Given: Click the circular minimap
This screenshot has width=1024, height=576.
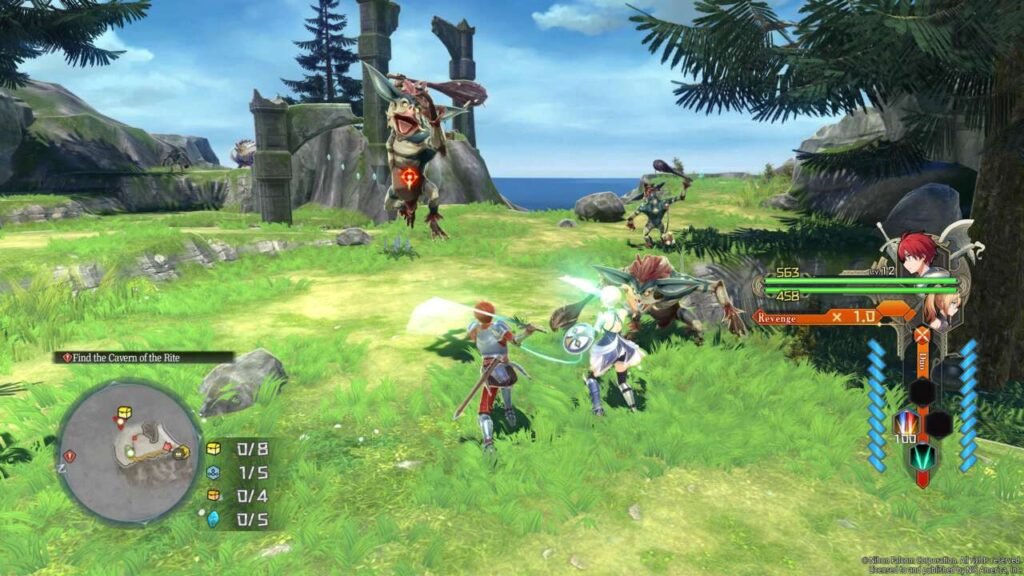Looking at the screenshot, I should coord(129,452).
